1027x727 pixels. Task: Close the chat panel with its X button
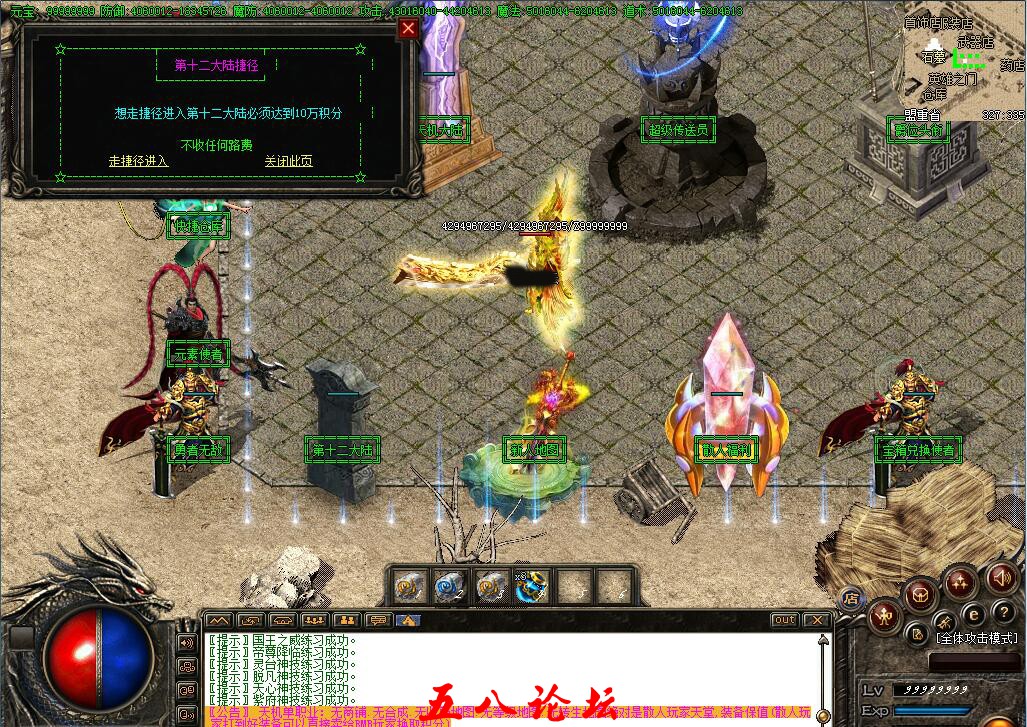[x=816, y=620]
